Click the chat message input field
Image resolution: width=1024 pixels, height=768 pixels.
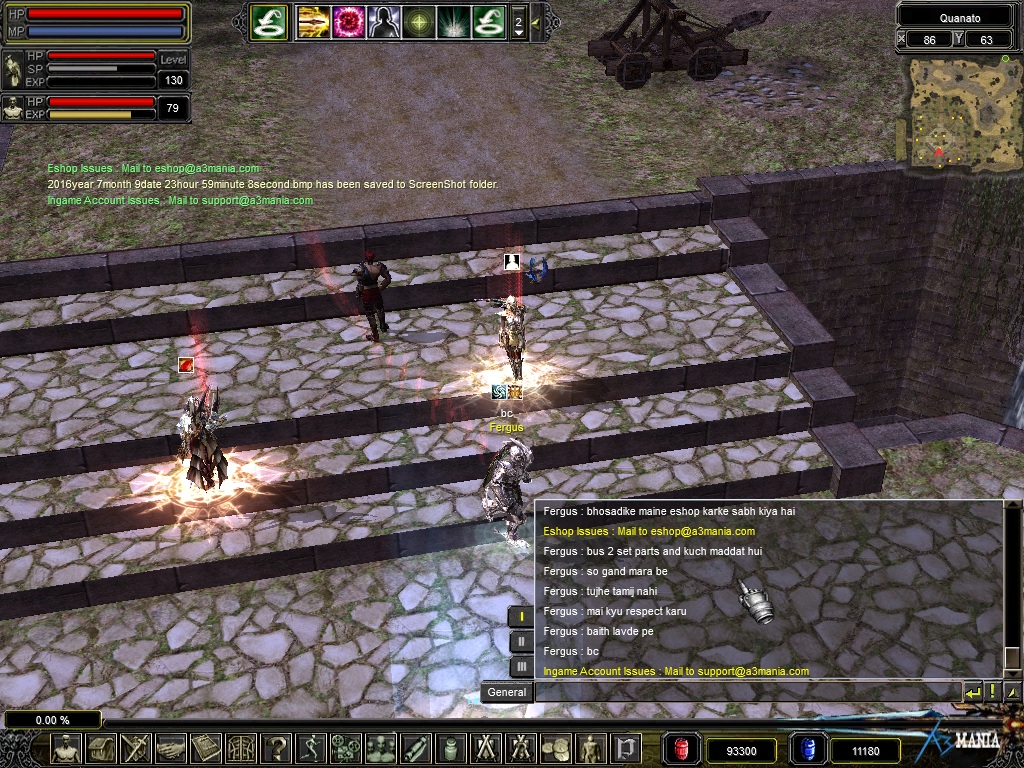[x=745, y=692]
